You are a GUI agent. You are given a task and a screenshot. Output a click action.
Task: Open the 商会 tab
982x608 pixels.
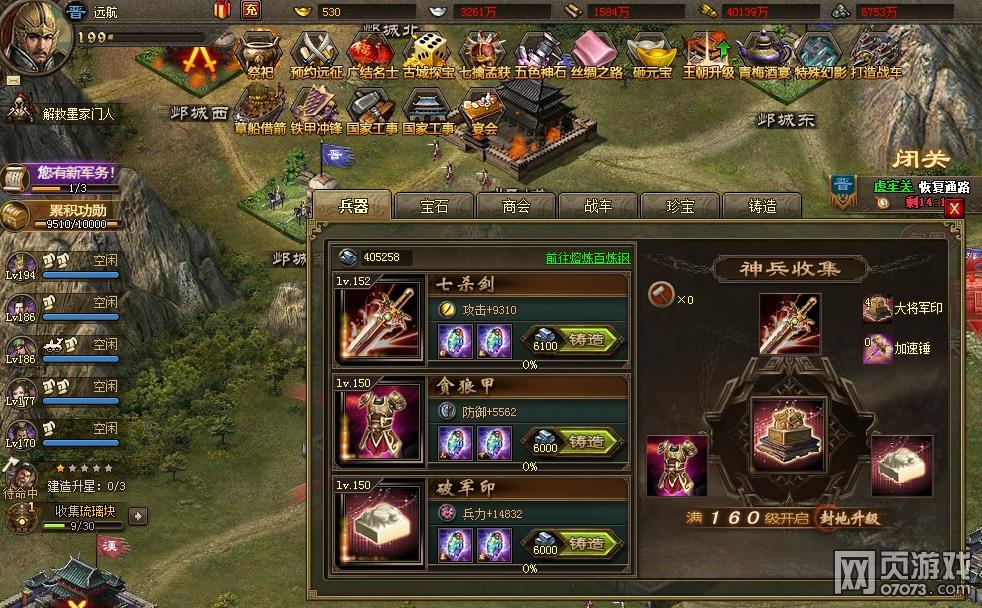tap(515, 206)
